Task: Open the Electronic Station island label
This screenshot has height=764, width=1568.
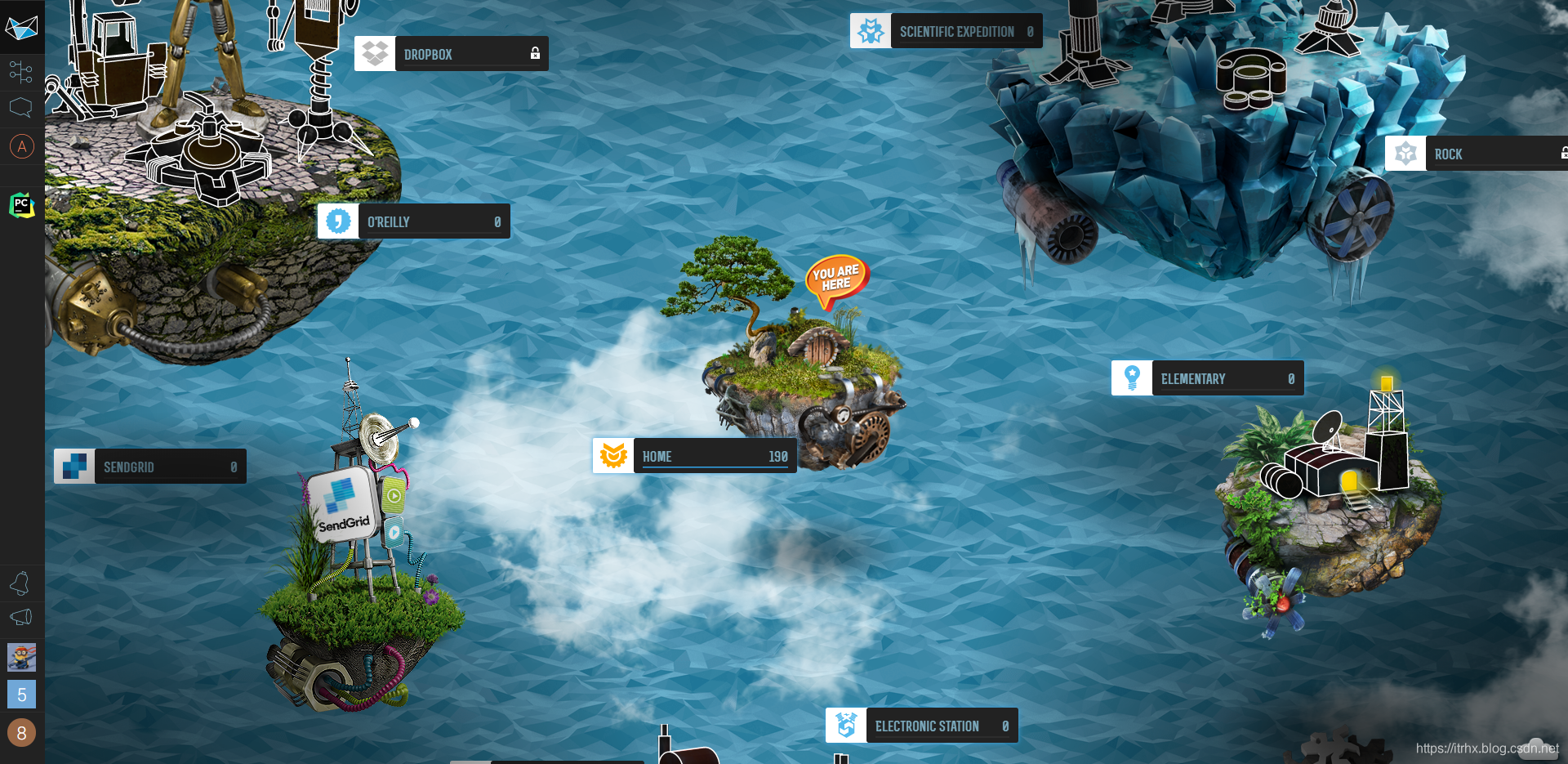Action: (922, 726)
